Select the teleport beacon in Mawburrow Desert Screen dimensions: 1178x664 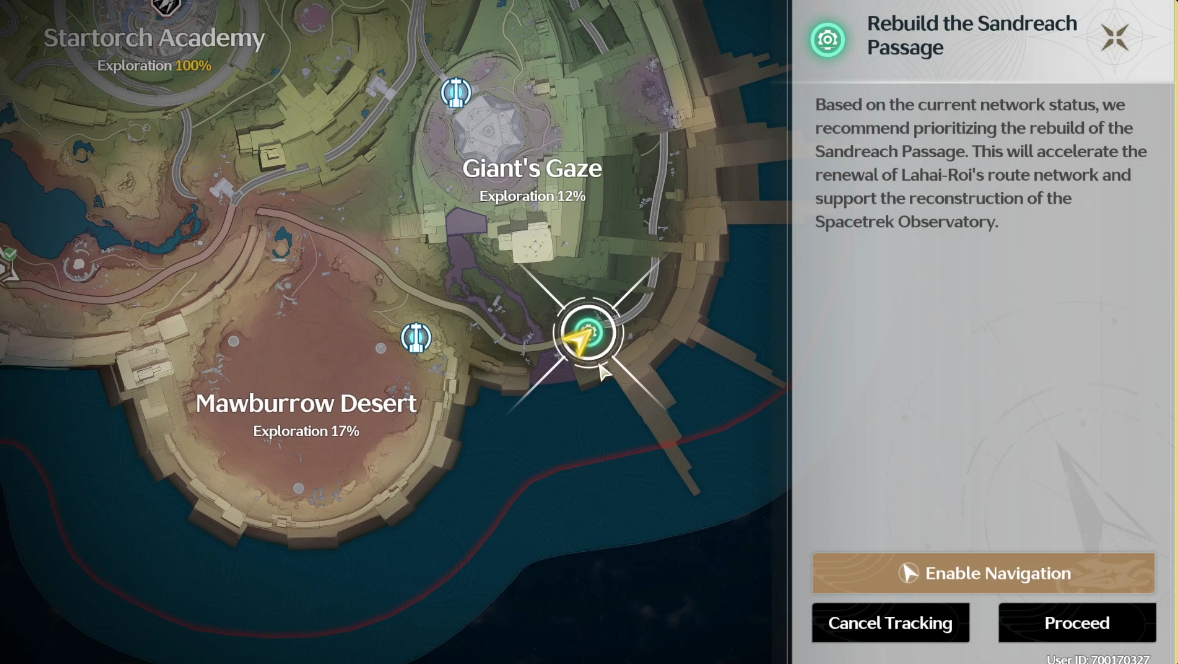pos(416,338)
